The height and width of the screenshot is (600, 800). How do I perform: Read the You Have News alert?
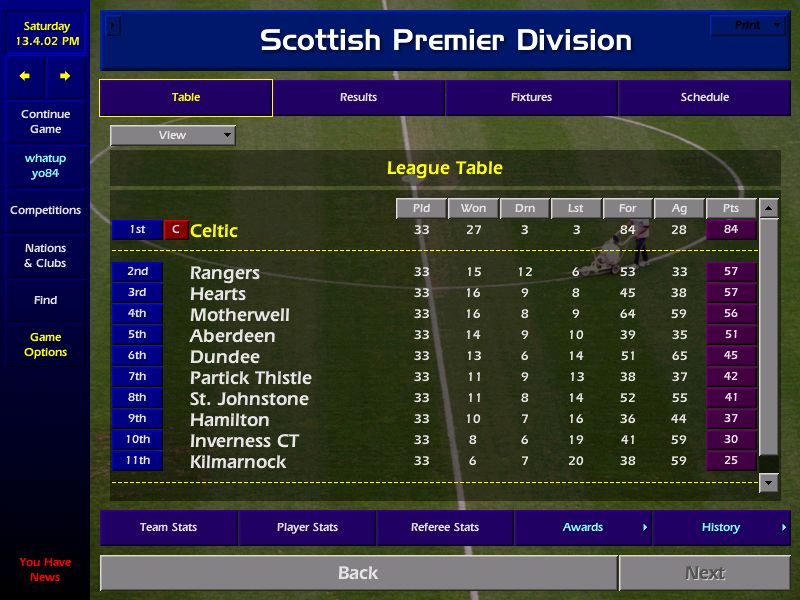click(x=45, y=570)
